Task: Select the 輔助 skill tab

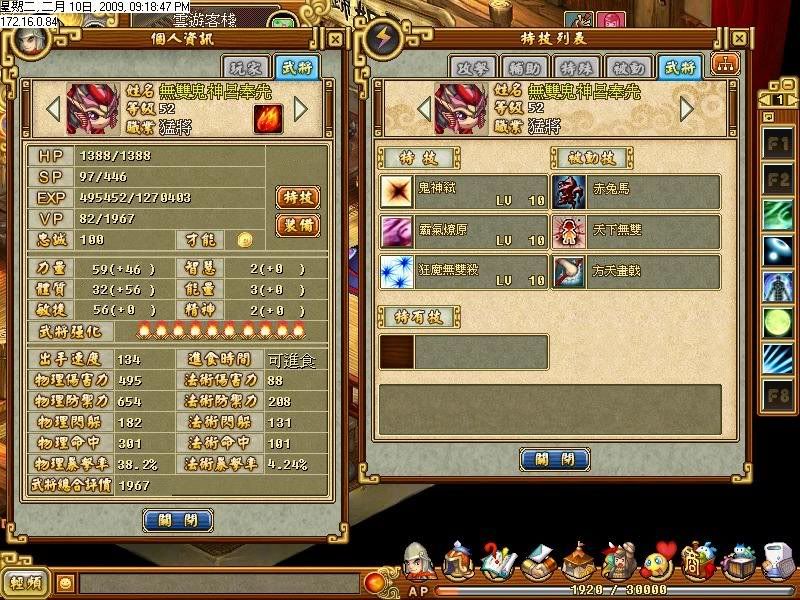Action: pyautogui.click(x=524, y=67)
